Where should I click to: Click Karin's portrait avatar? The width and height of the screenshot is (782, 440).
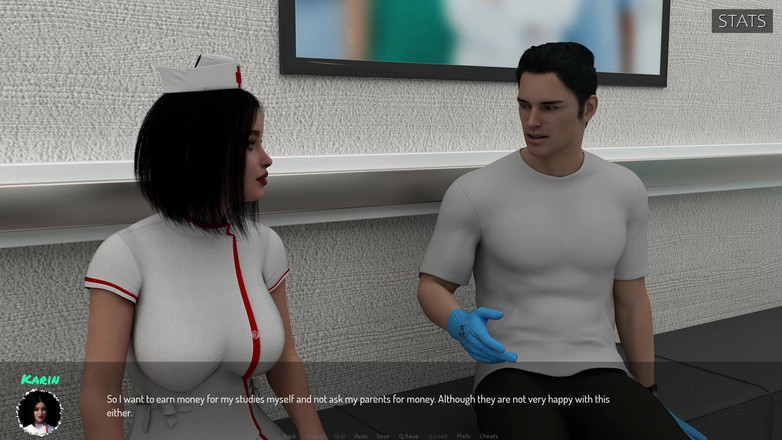click(39, 412)
